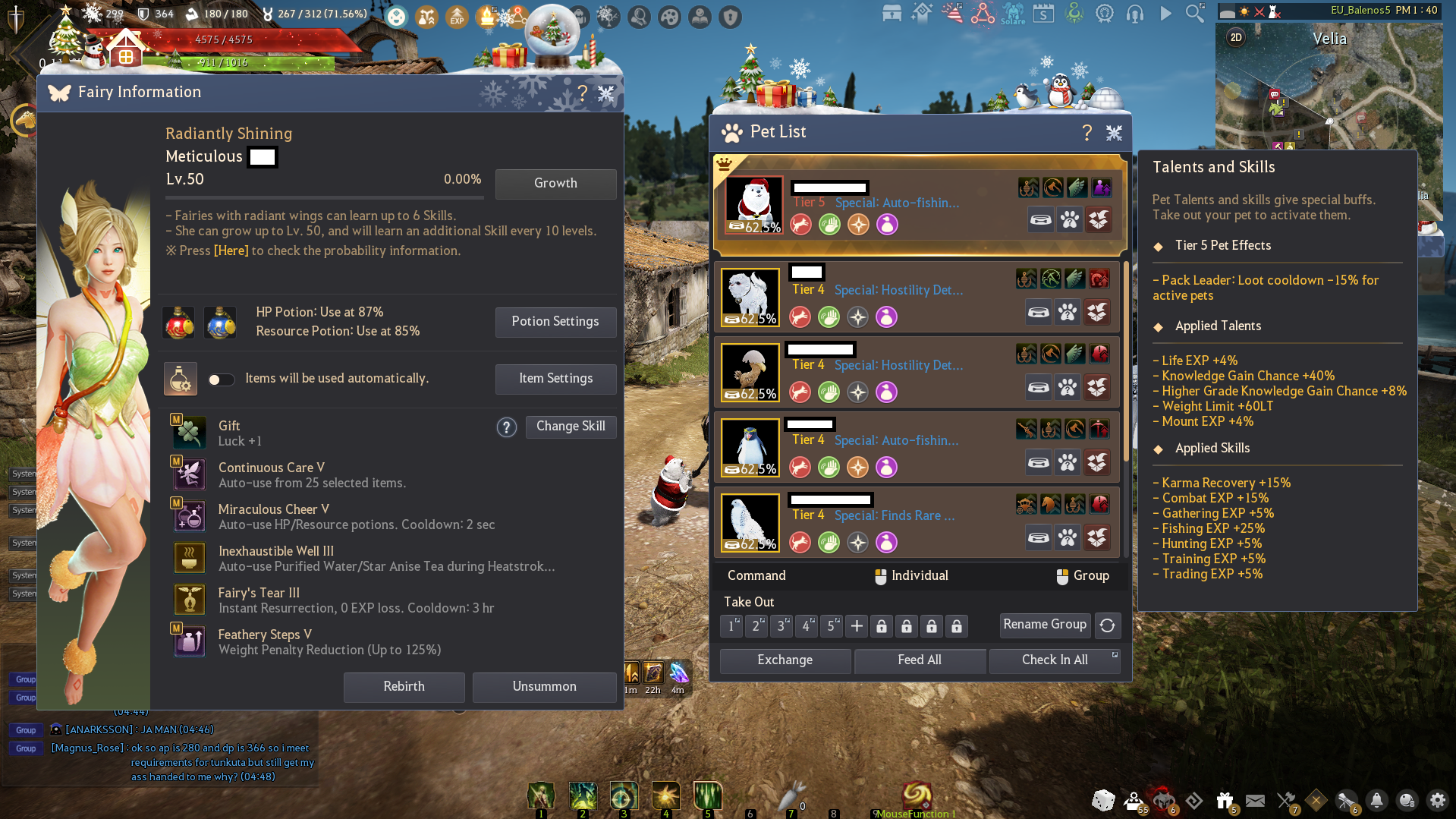
Task: Check in the white hawk via red box icon
Action: (1099, 537)
